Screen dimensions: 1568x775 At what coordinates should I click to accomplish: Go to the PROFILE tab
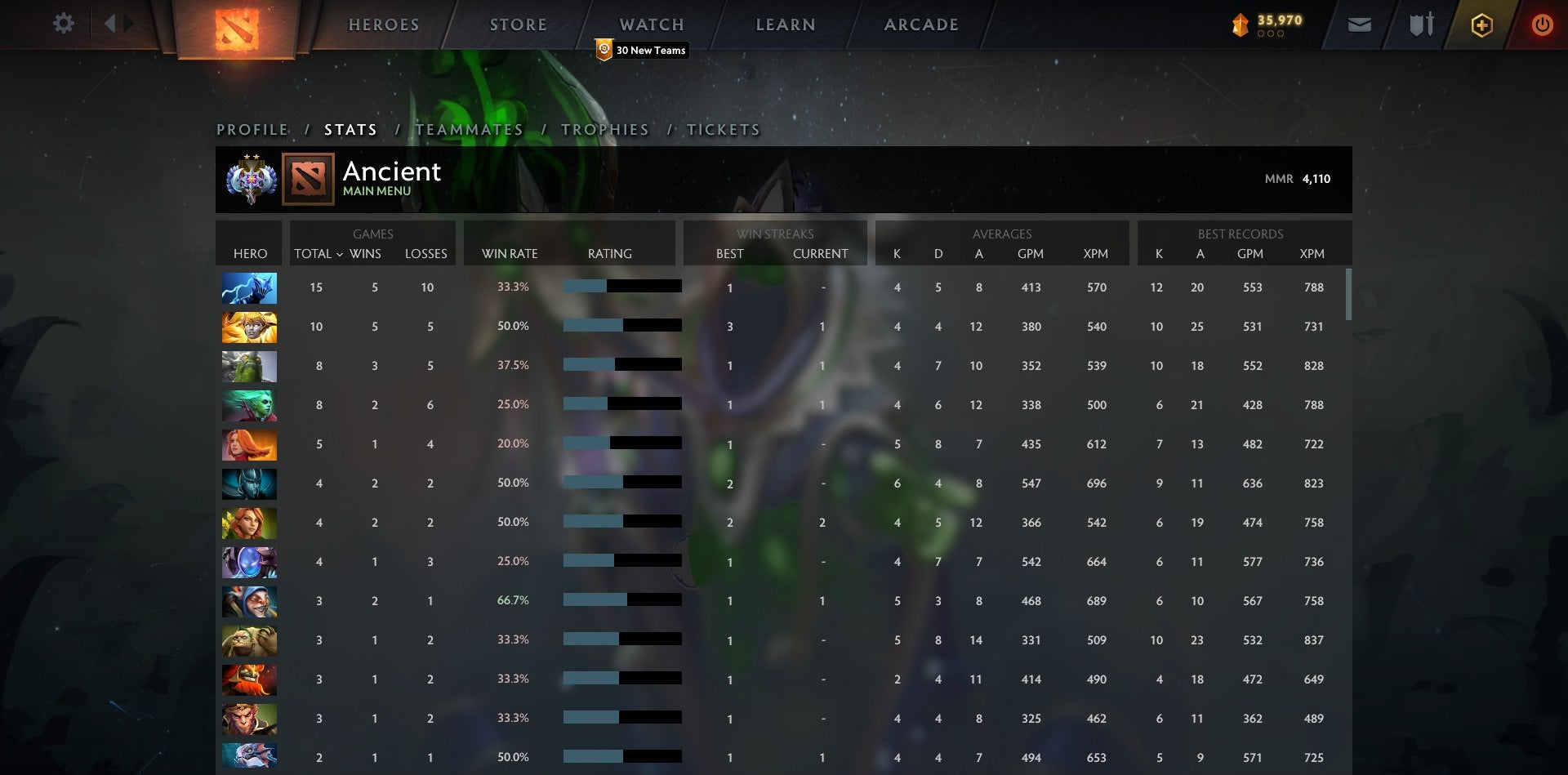pos(252,129)
